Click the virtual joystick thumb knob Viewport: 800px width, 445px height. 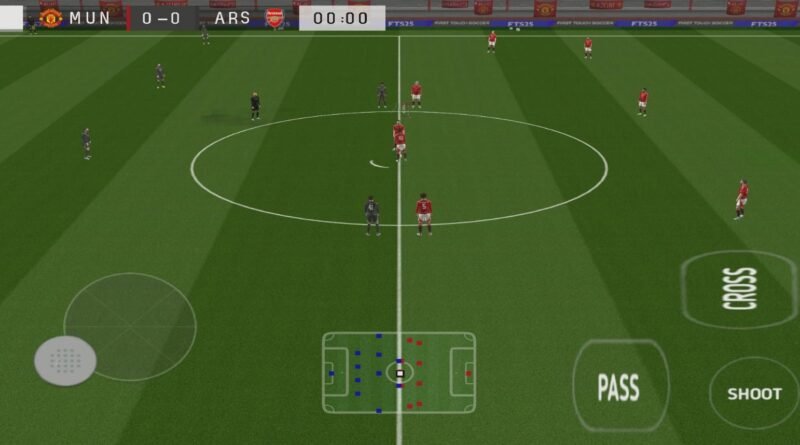[x=66, y=360]
